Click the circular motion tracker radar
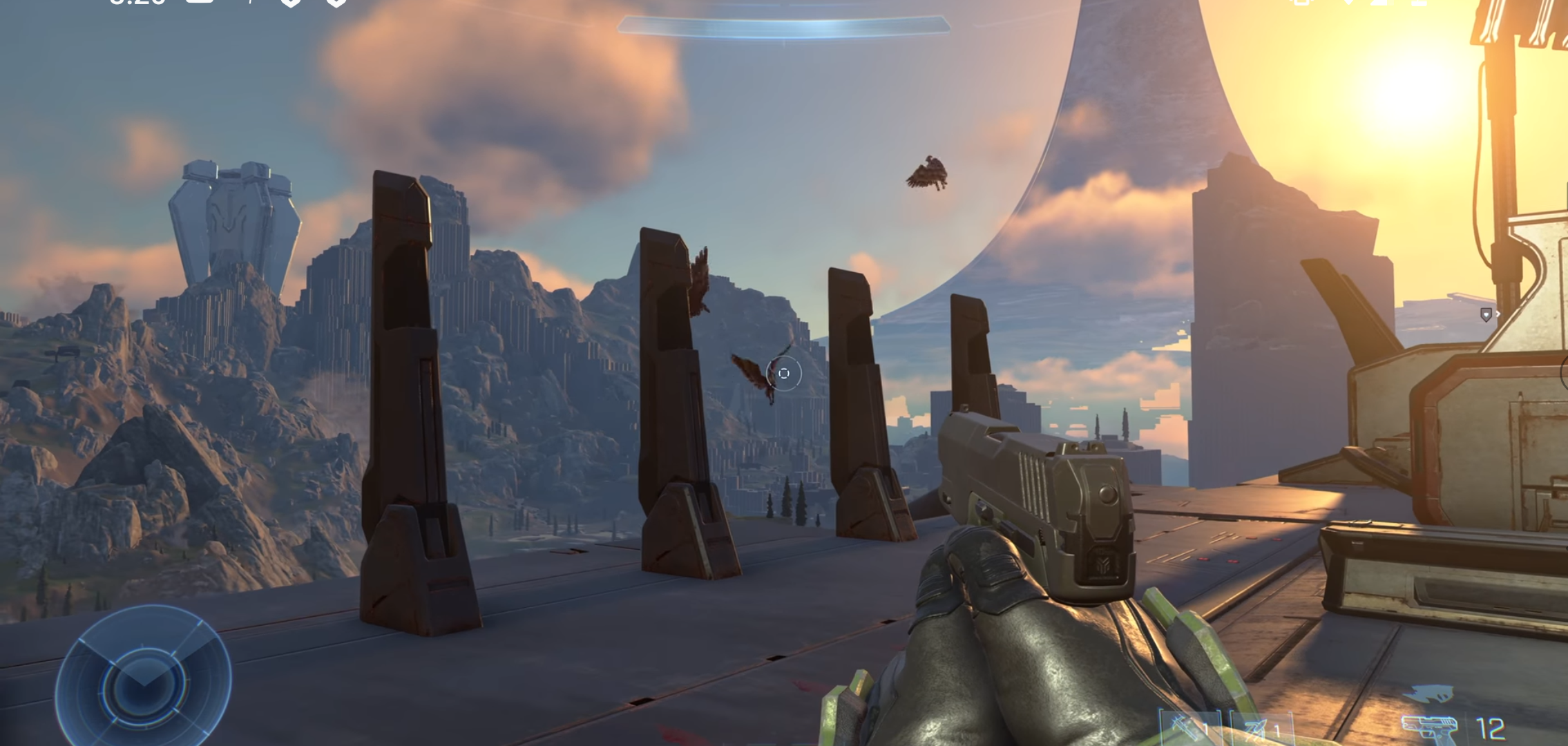The width and height of the screenshot is (1568, 746). coord(143,680)
